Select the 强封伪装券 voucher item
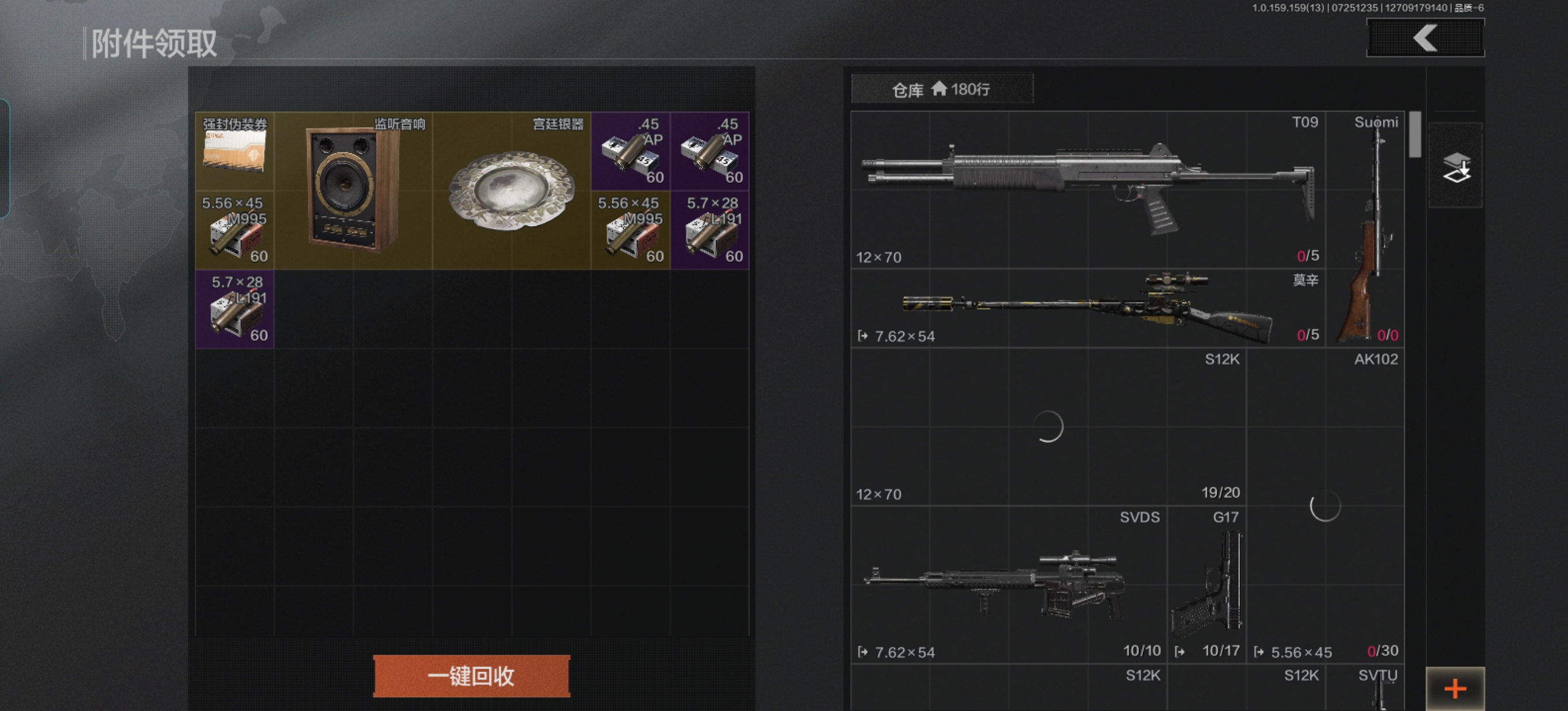The image size is (1568, 711). pos(235,151)
